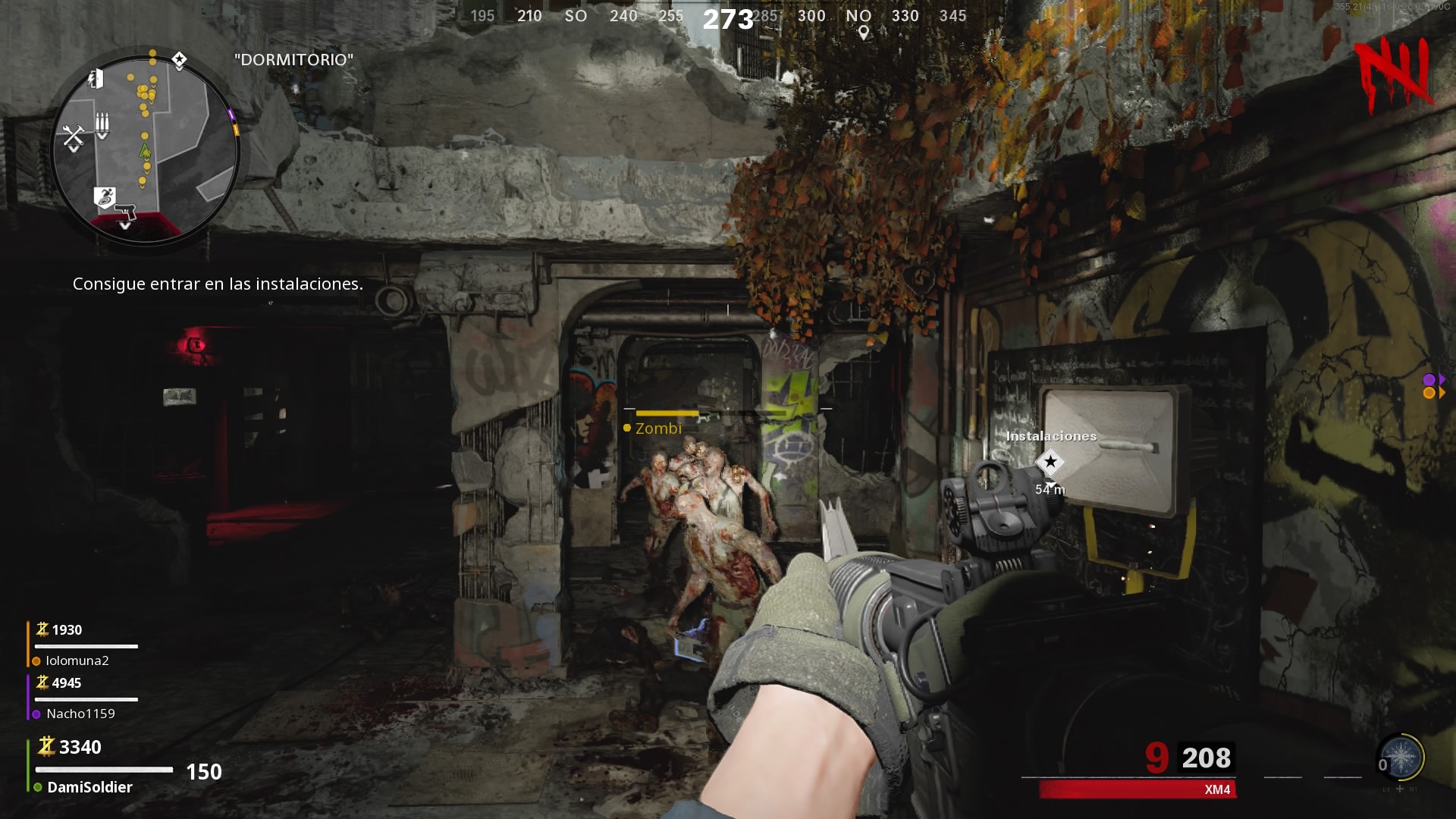Activate the snowflake field upgrade icon
Image resolution: width=1456 pixels, height=819 pixels.
(1400, 758)
